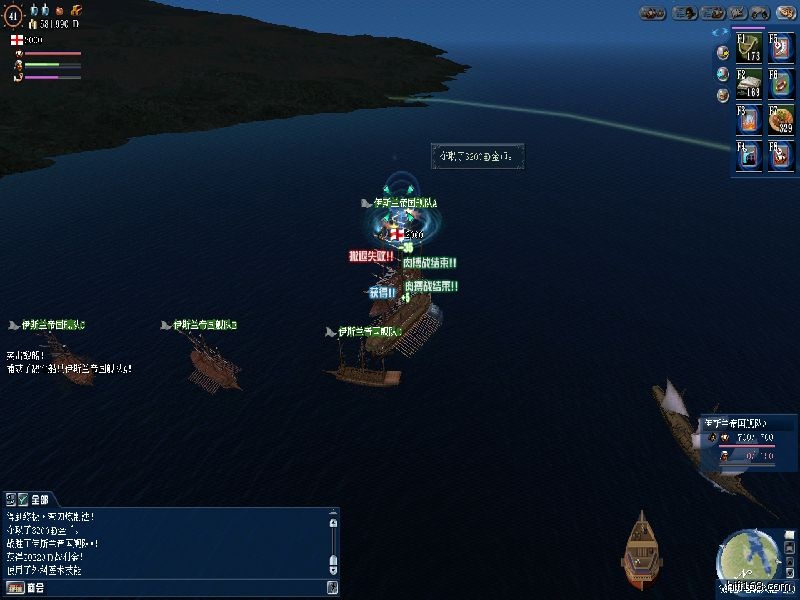Open the leftmost top menu button
800x600 pixels.
653,13
